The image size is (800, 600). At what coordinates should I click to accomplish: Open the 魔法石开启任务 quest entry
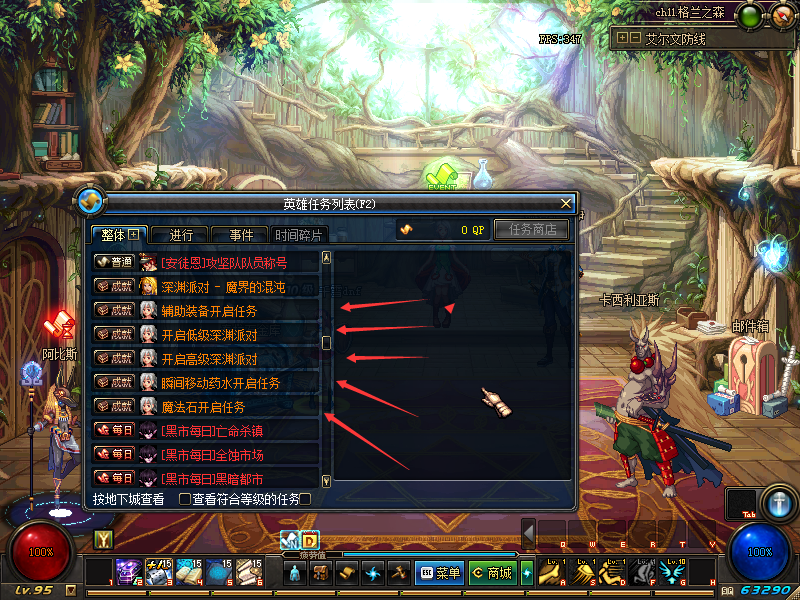tap(203, 407)
